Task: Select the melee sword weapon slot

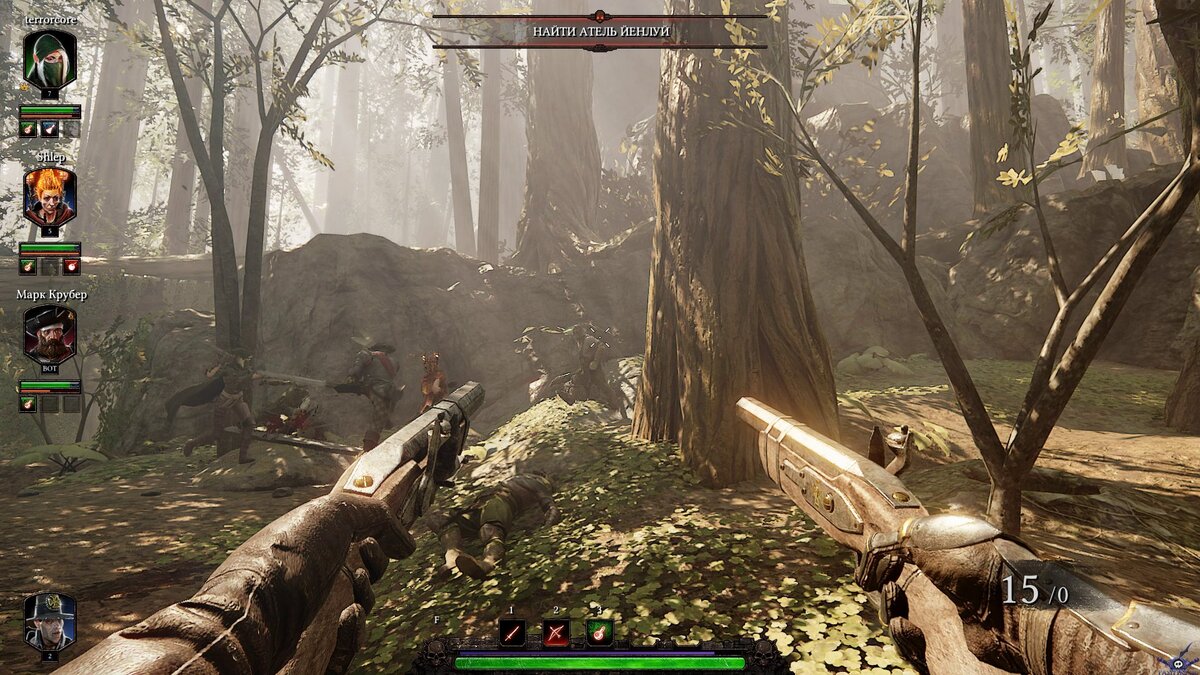Action: coord(512,632)
